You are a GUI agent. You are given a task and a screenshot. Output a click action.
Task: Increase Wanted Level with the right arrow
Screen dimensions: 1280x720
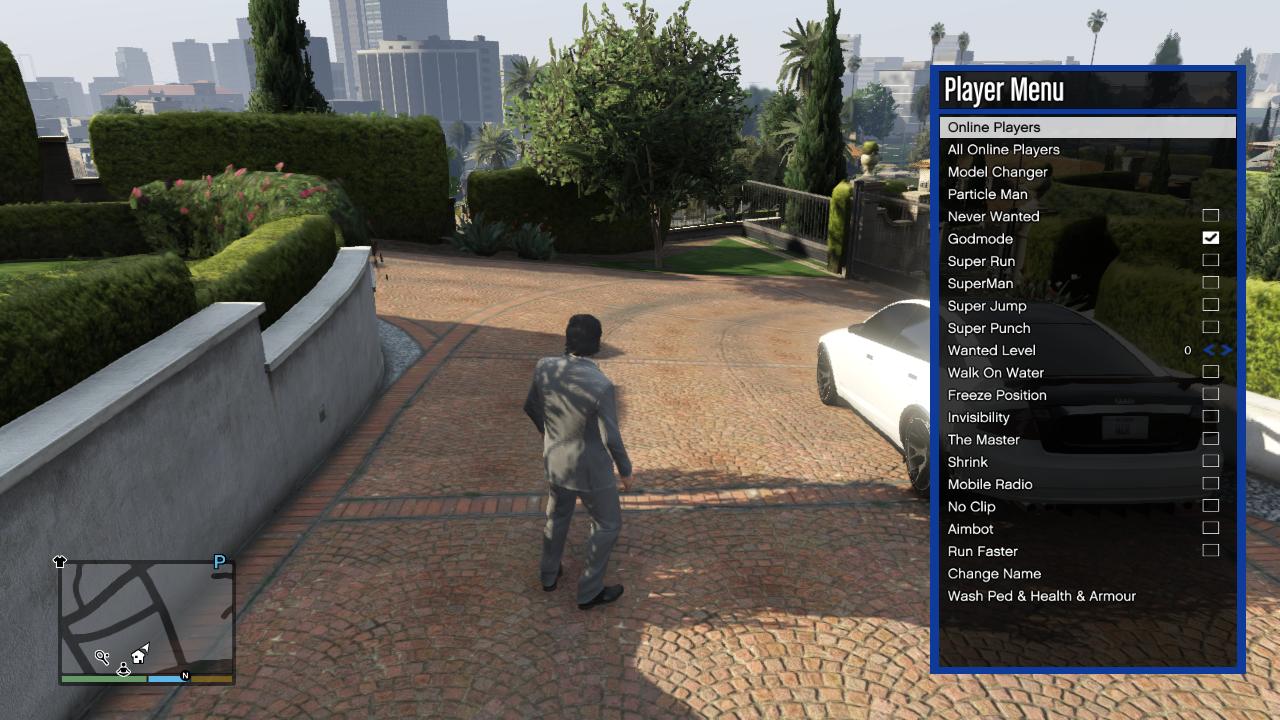coord(1227,350)
